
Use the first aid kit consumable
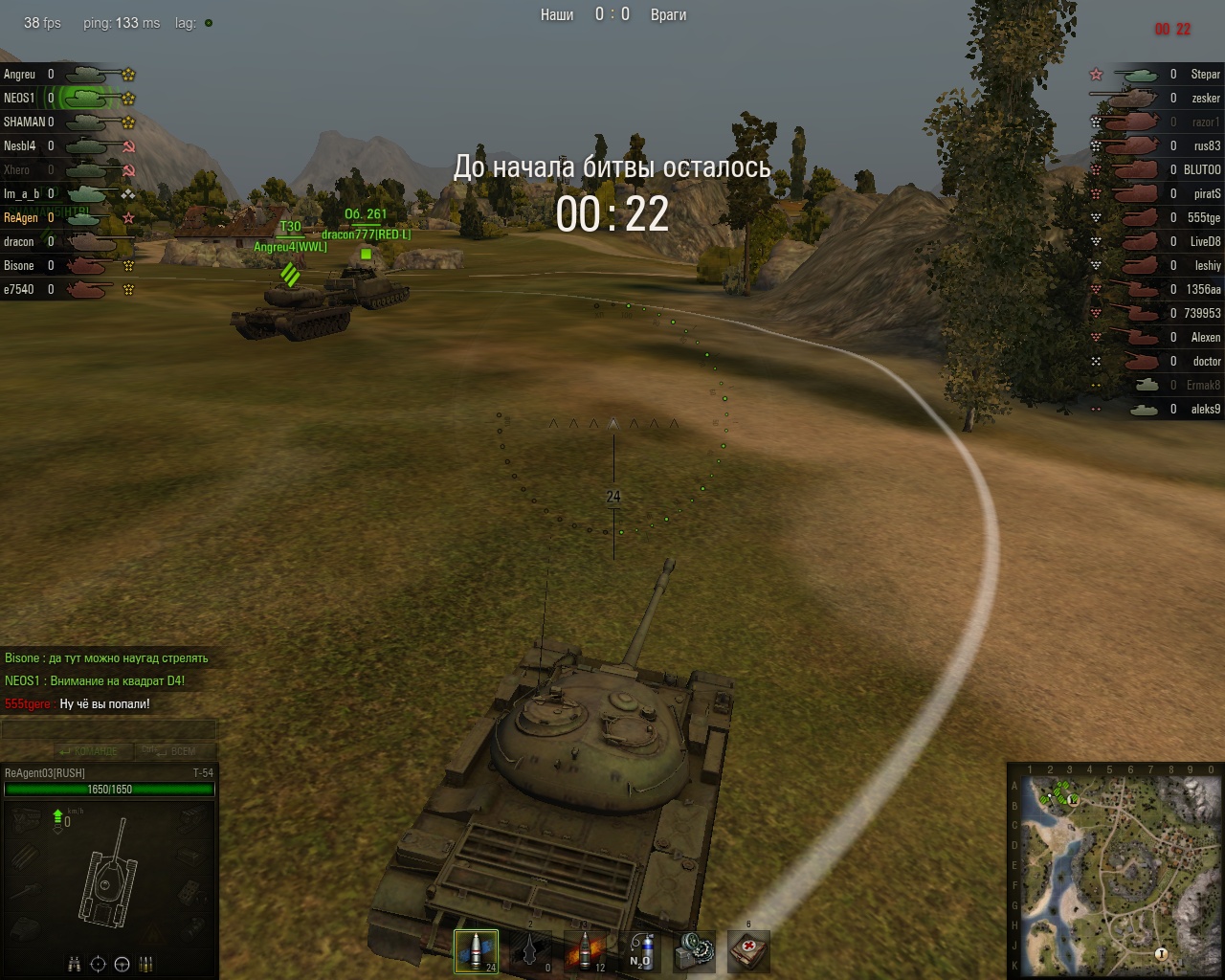pyautogui.click(x=748, y=951)
